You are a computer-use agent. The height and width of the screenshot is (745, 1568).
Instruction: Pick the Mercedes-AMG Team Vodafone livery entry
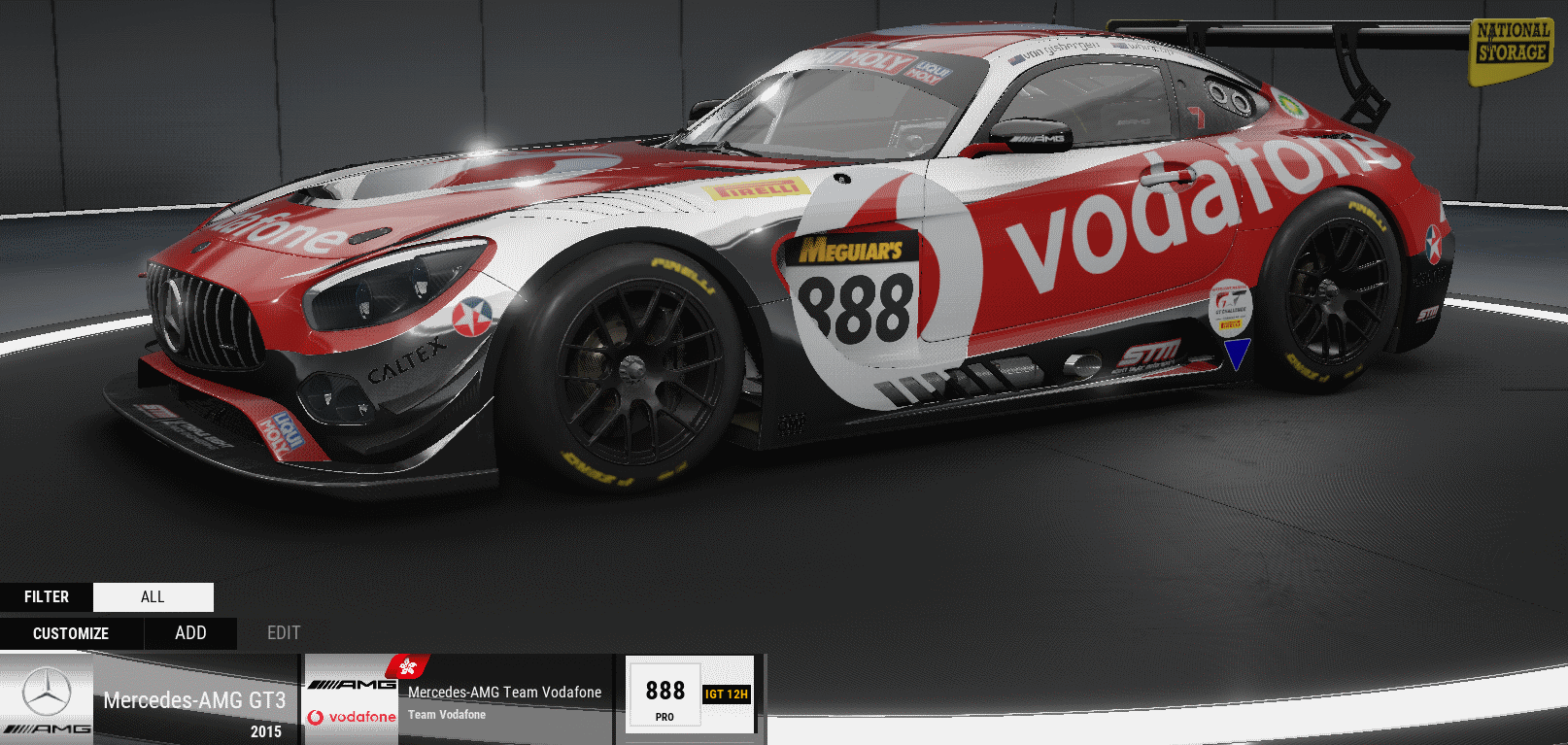coord(459,700)
